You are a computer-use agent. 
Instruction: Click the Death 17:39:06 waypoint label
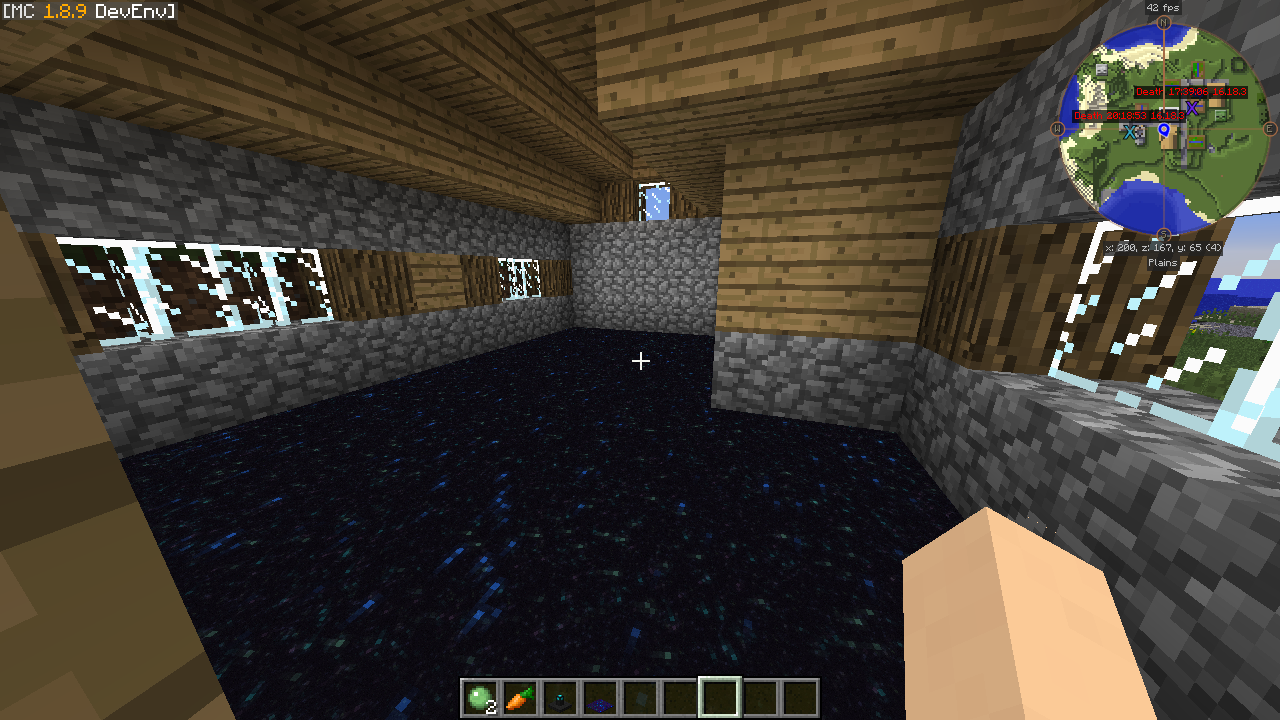click(1191, 92)
